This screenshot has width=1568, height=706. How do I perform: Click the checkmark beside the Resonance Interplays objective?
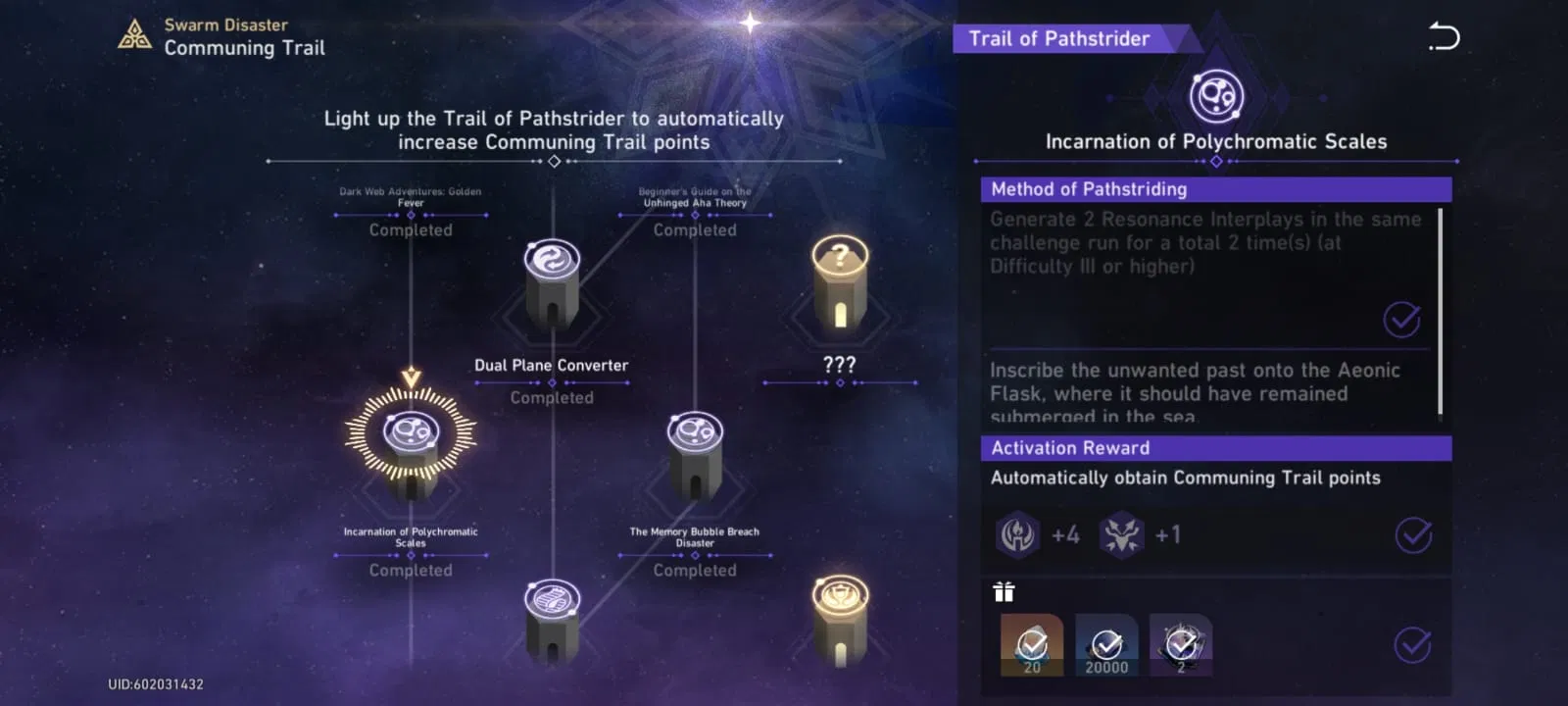1400,319
